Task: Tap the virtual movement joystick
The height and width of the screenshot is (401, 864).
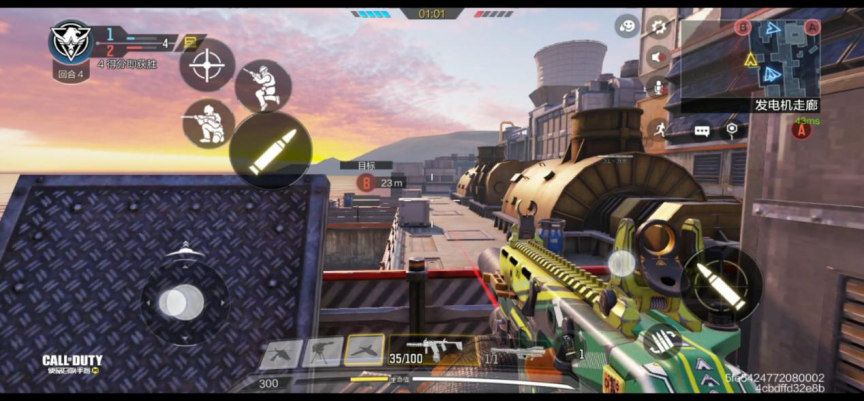Action: click(x=181, y=301)
